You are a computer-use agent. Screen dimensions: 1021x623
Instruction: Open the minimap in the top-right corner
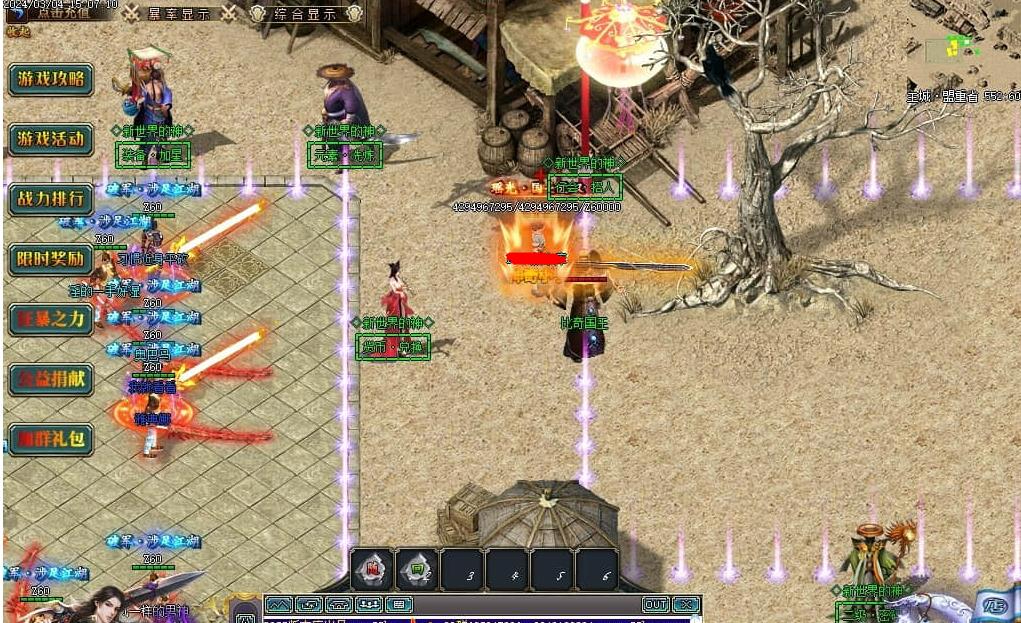960,46
